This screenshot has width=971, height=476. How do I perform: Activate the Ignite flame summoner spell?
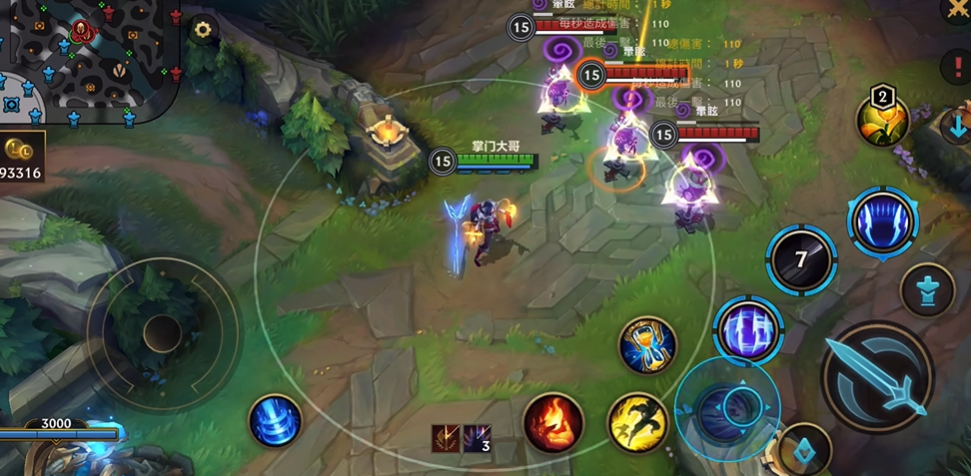click(x=553, y=422)
